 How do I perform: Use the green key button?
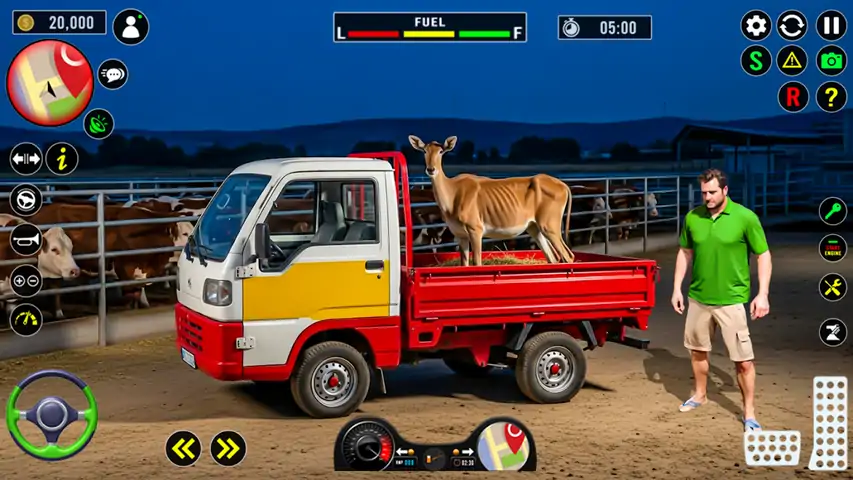coord(832,211)
